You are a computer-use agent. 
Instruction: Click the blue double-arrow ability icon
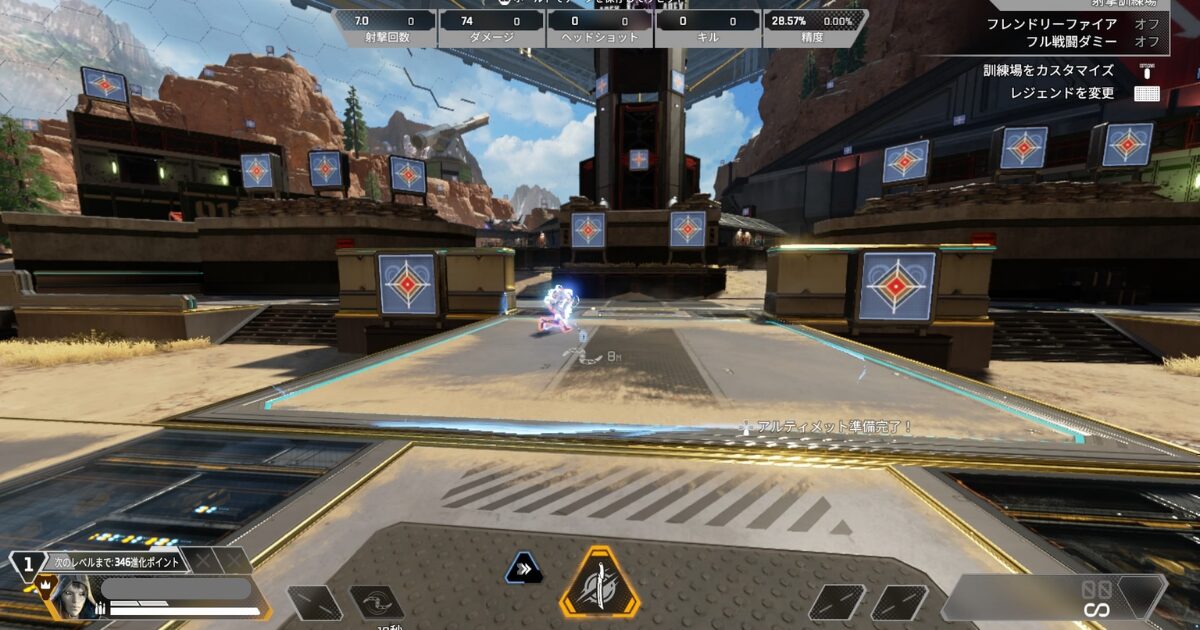click(524, 569)
